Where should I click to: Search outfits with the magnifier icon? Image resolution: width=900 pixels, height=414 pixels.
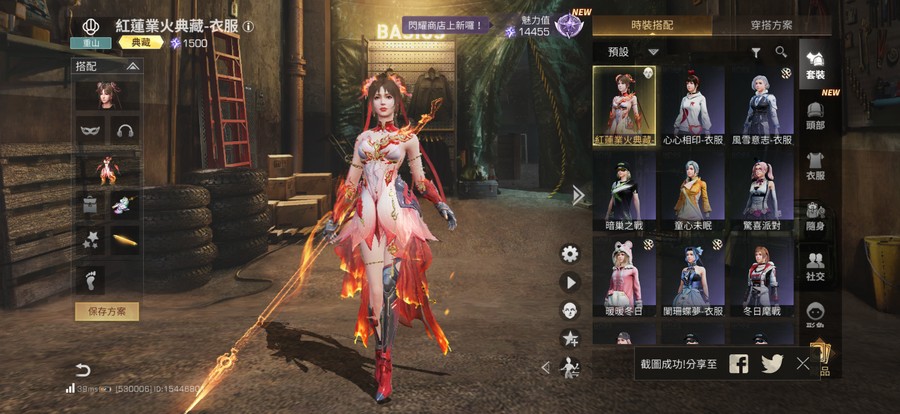click(x=780, y=52)
